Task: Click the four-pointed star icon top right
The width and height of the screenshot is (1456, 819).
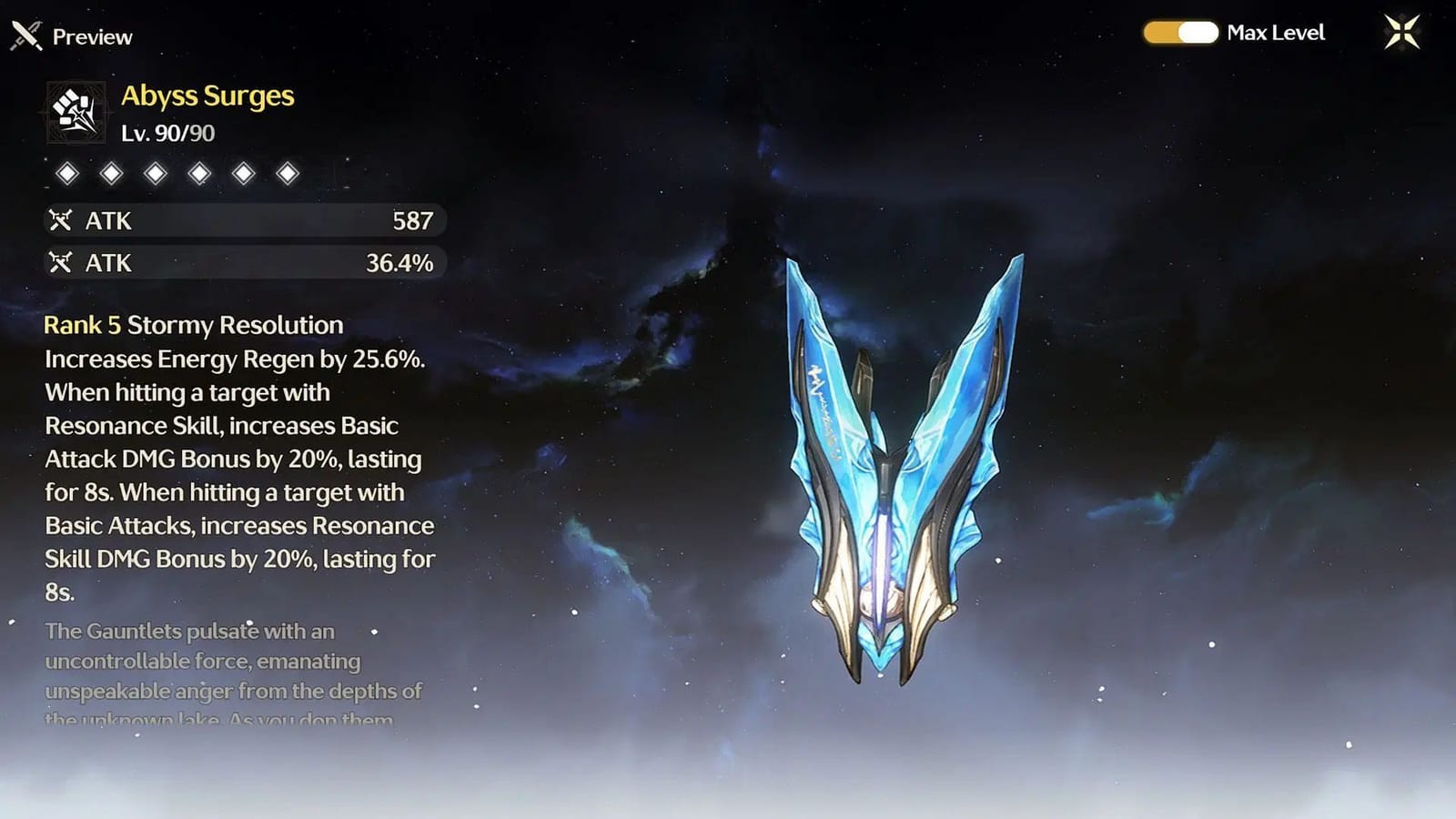Action: (1402, 33)
